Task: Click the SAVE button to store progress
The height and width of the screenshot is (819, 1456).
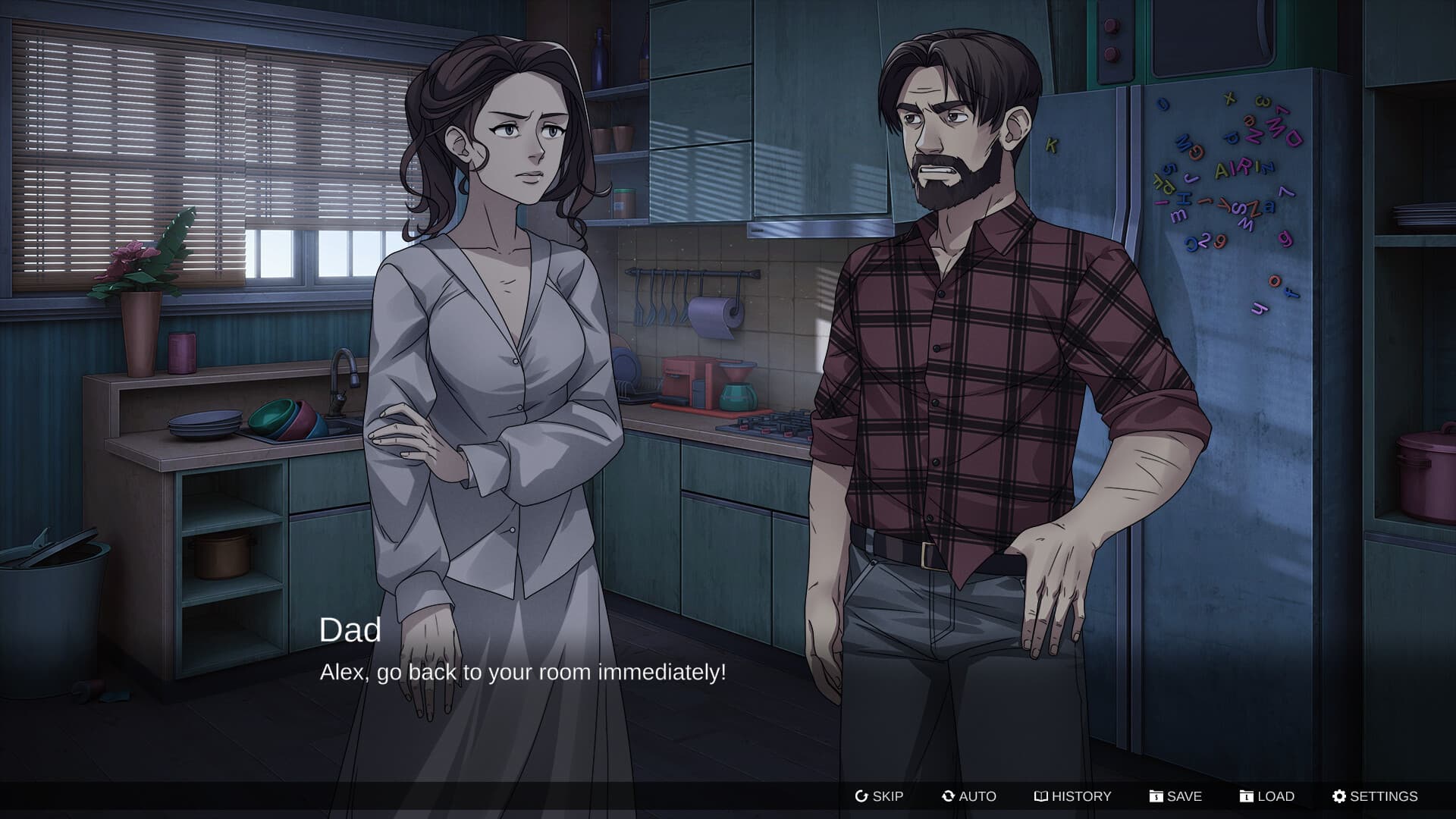Action: (1181, 796)
